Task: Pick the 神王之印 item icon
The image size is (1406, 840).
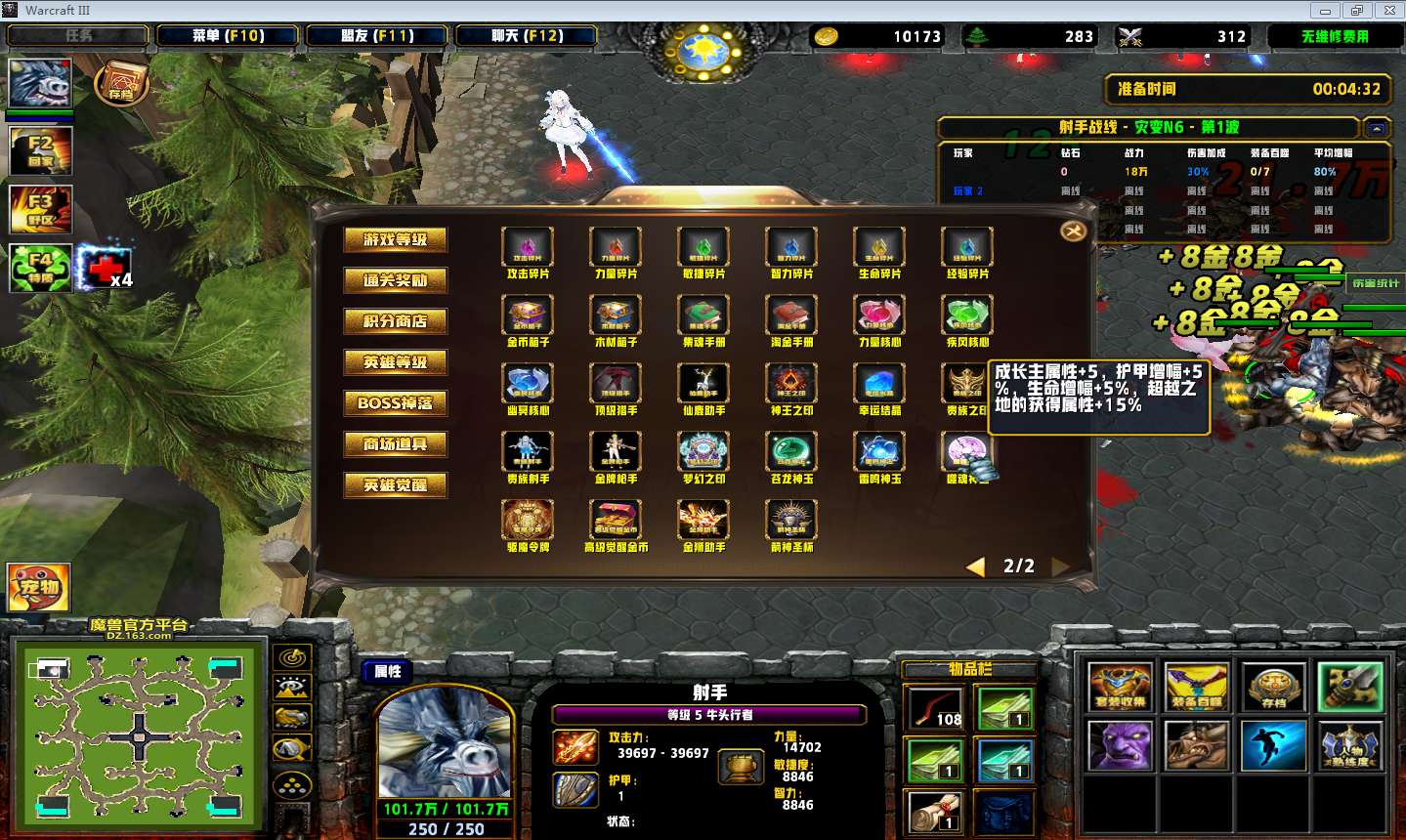Action: pyautogui.click(x=791, y=383)
